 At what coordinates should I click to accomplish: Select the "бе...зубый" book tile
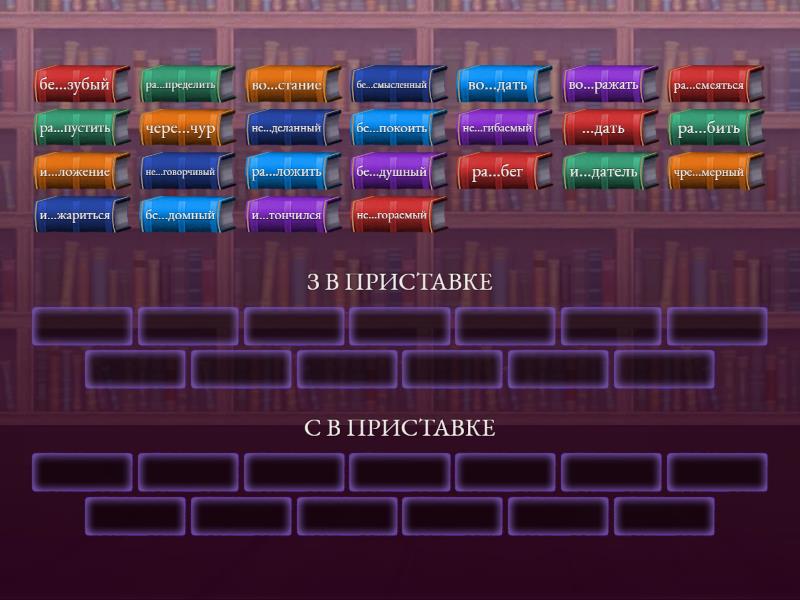[82, 85]
